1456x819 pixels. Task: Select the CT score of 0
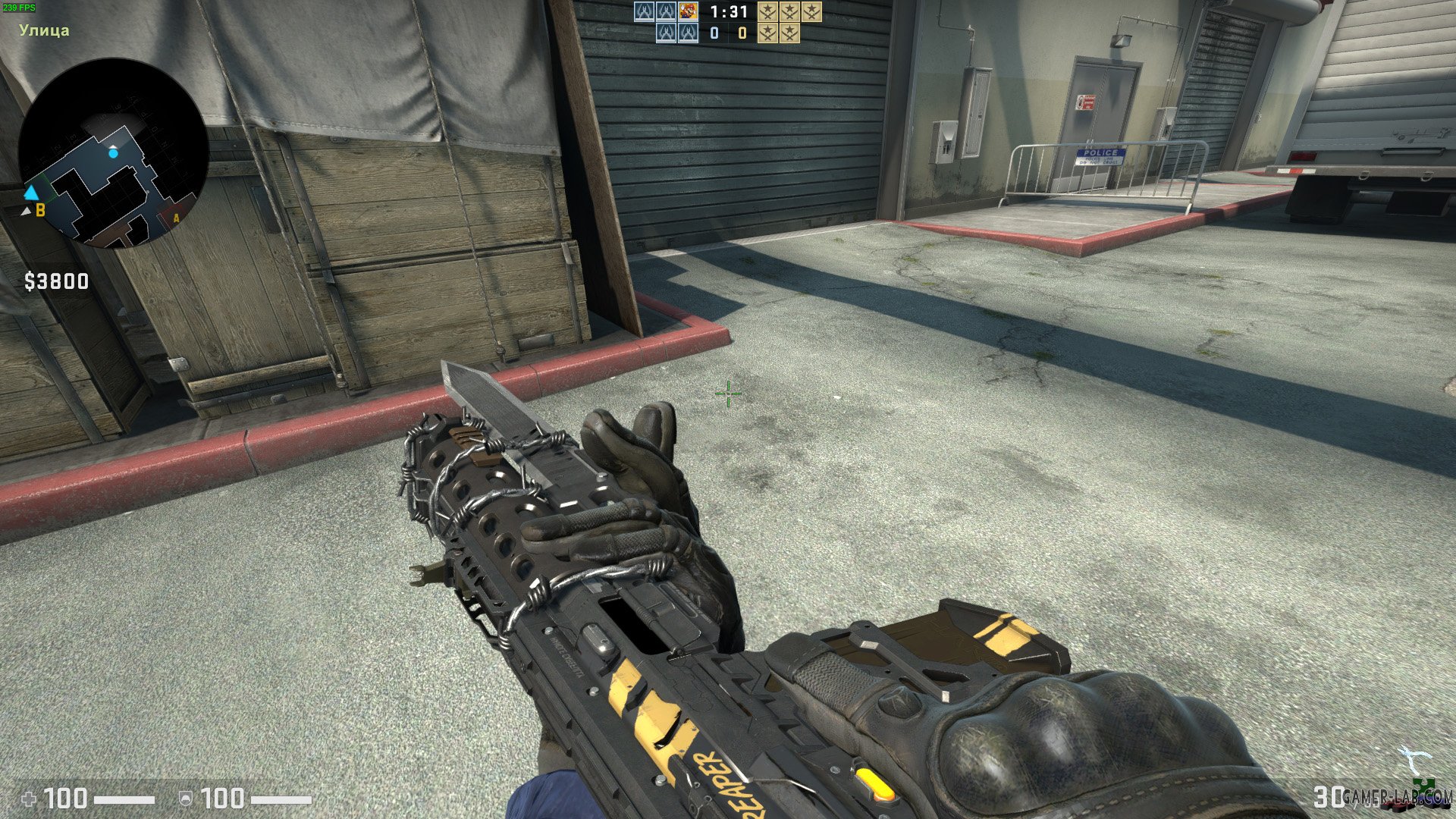(x=713, y=33)
